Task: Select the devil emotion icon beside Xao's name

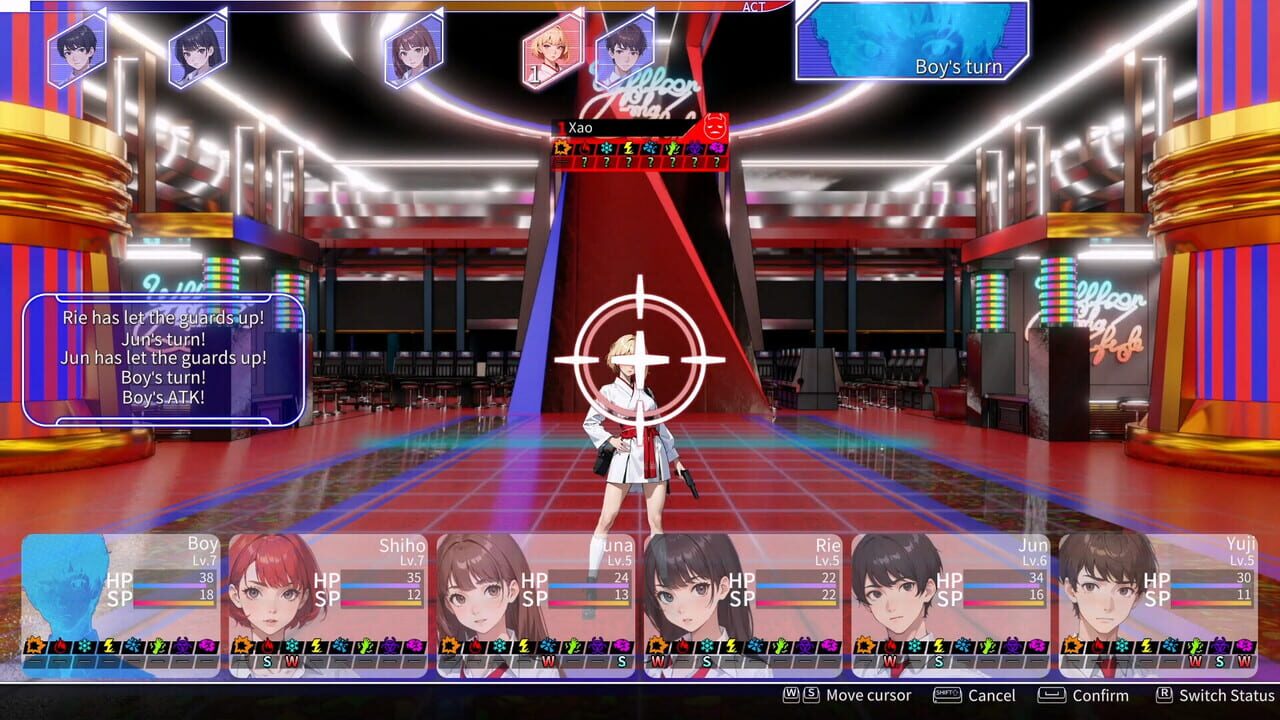Action: tap(713, 125)
